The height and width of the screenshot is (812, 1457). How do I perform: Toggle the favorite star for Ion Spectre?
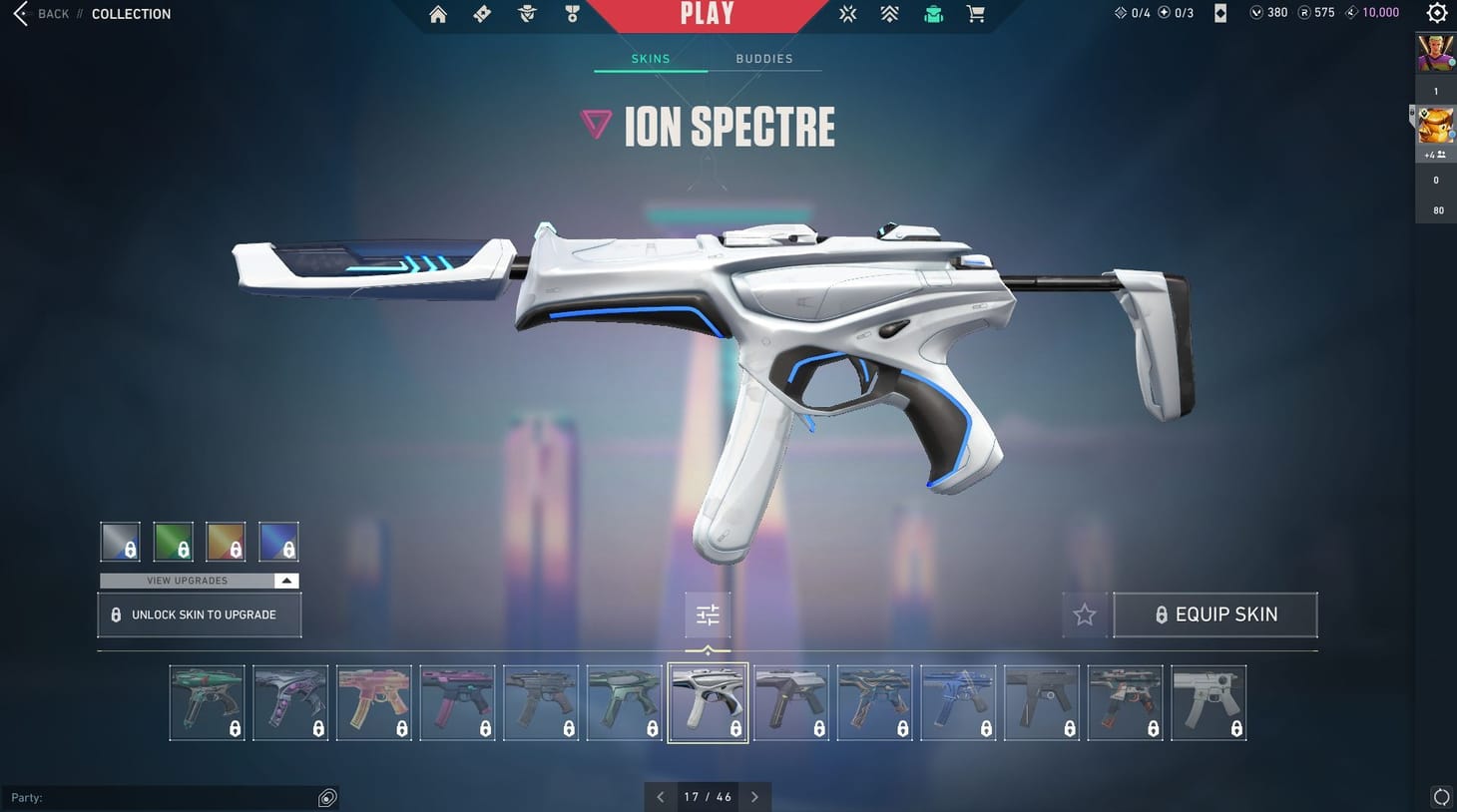pos(1084,614)
